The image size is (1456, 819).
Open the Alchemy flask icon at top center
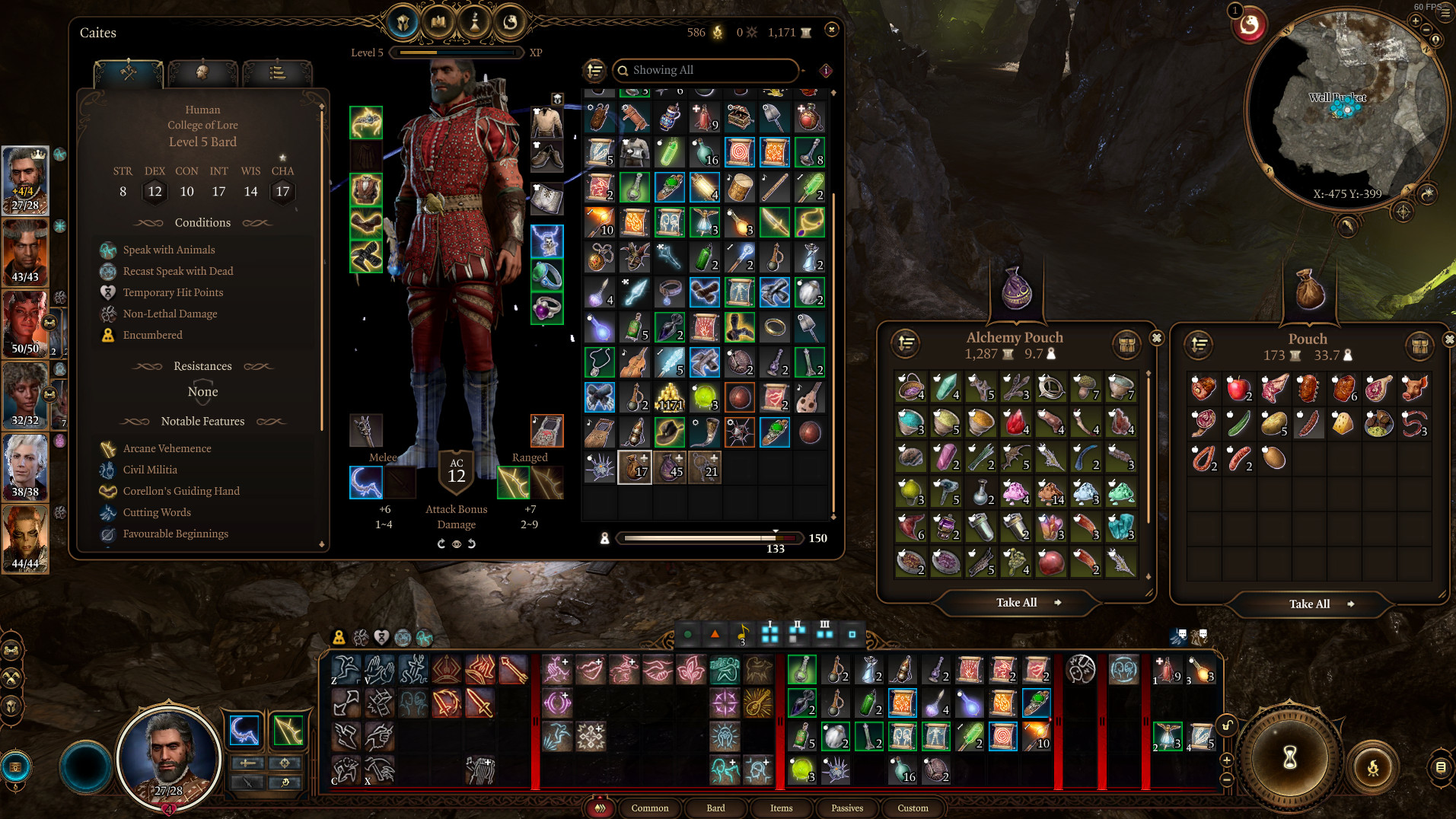click(x=473, y=23)
